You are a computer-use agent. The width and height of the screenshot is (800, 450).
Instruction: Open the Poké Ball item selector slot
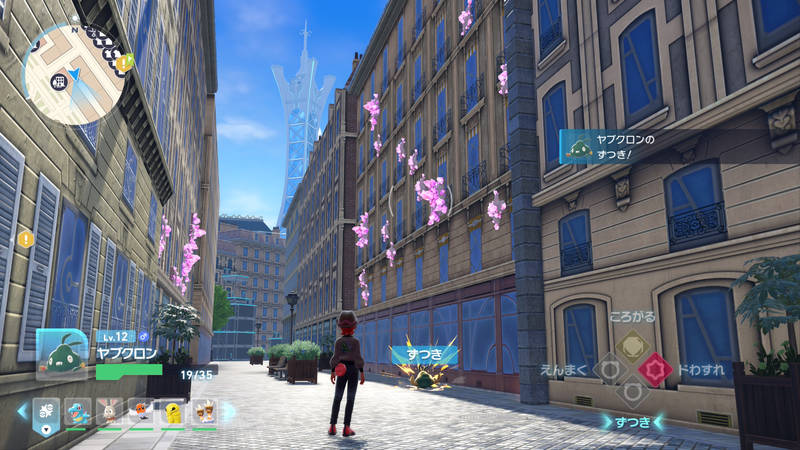coord(45,411)
